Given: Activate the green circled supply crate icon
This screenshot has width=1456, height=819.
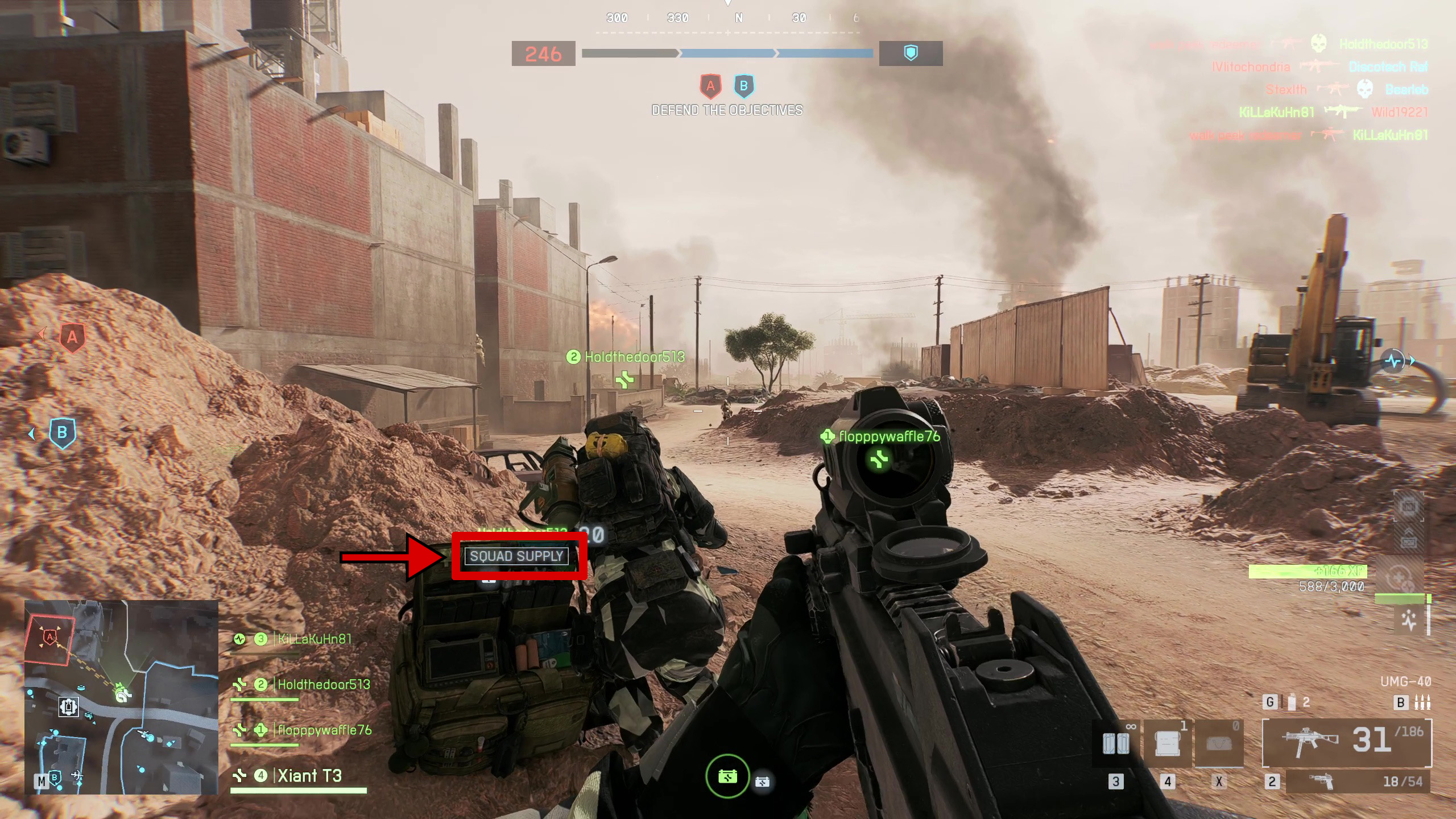Looking at the screenshot, I should coord(727,776).
